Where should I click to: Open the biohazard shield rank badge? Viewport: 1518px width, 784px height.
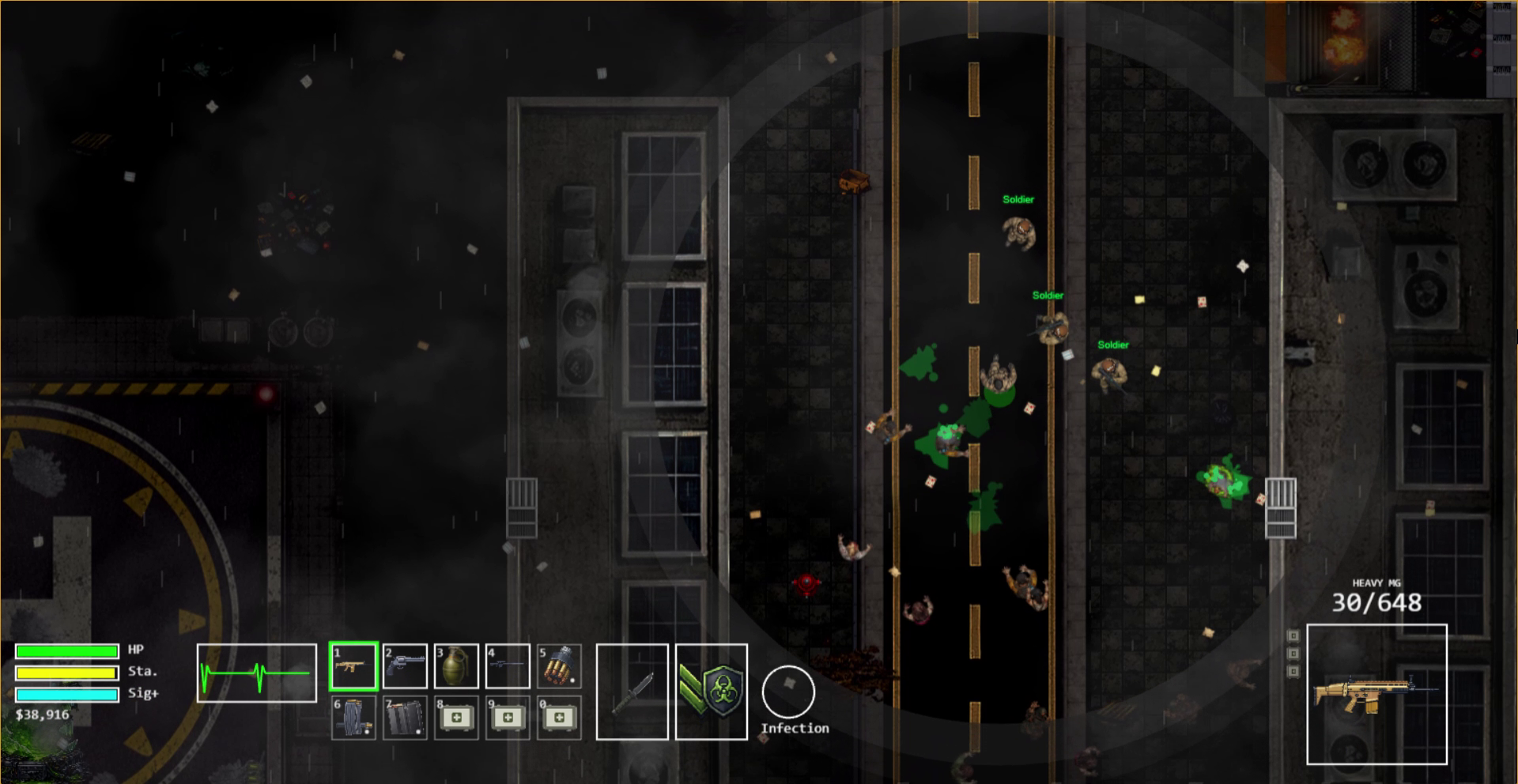[x=712, y=692]
